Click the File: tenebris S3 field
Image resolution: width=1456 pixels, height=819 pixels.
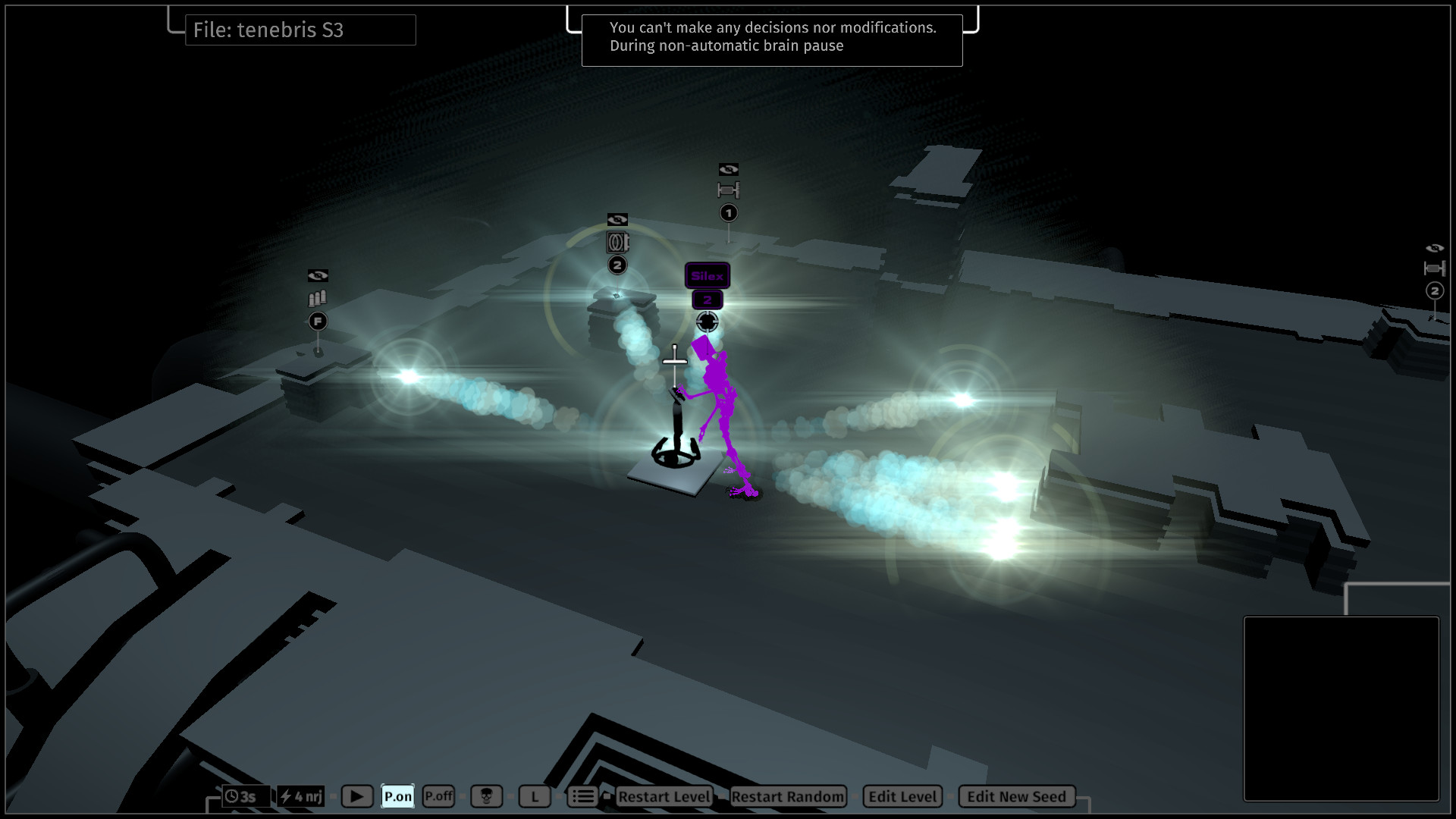[300, 30]
